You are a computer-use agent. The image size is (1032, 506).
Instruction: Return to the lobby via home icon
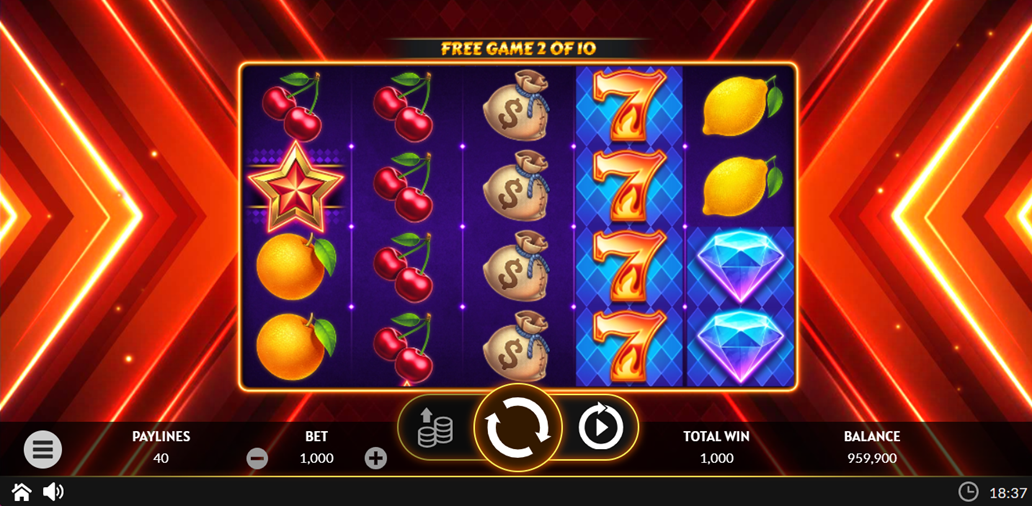pos(21,492)
